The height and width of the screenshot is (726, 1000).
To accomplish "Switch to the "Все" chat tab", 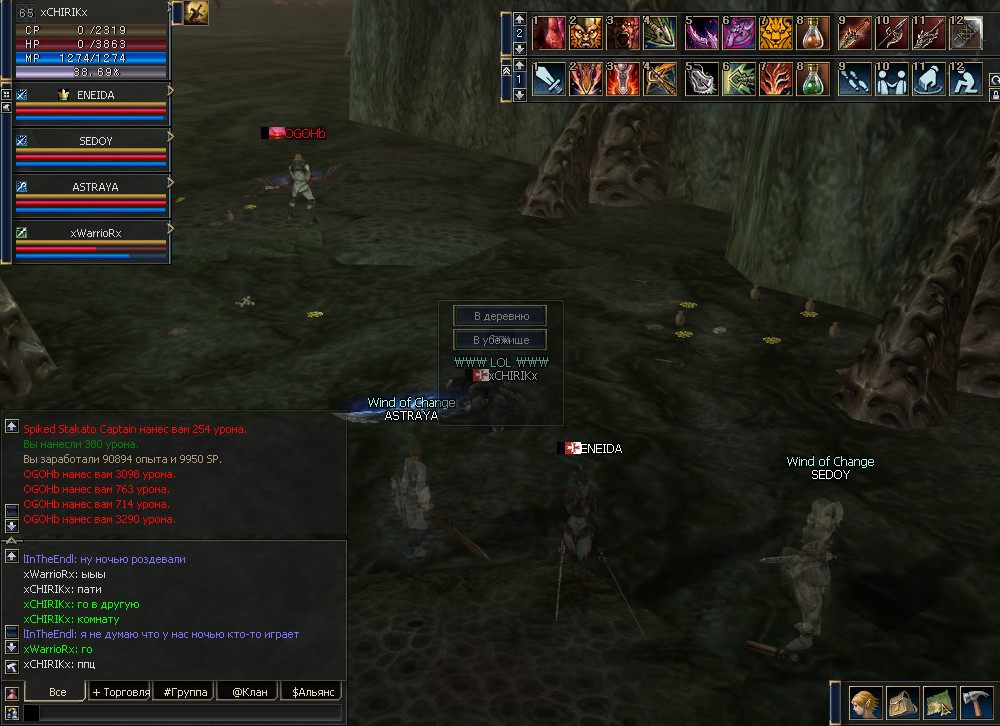I will click(56, 692).
